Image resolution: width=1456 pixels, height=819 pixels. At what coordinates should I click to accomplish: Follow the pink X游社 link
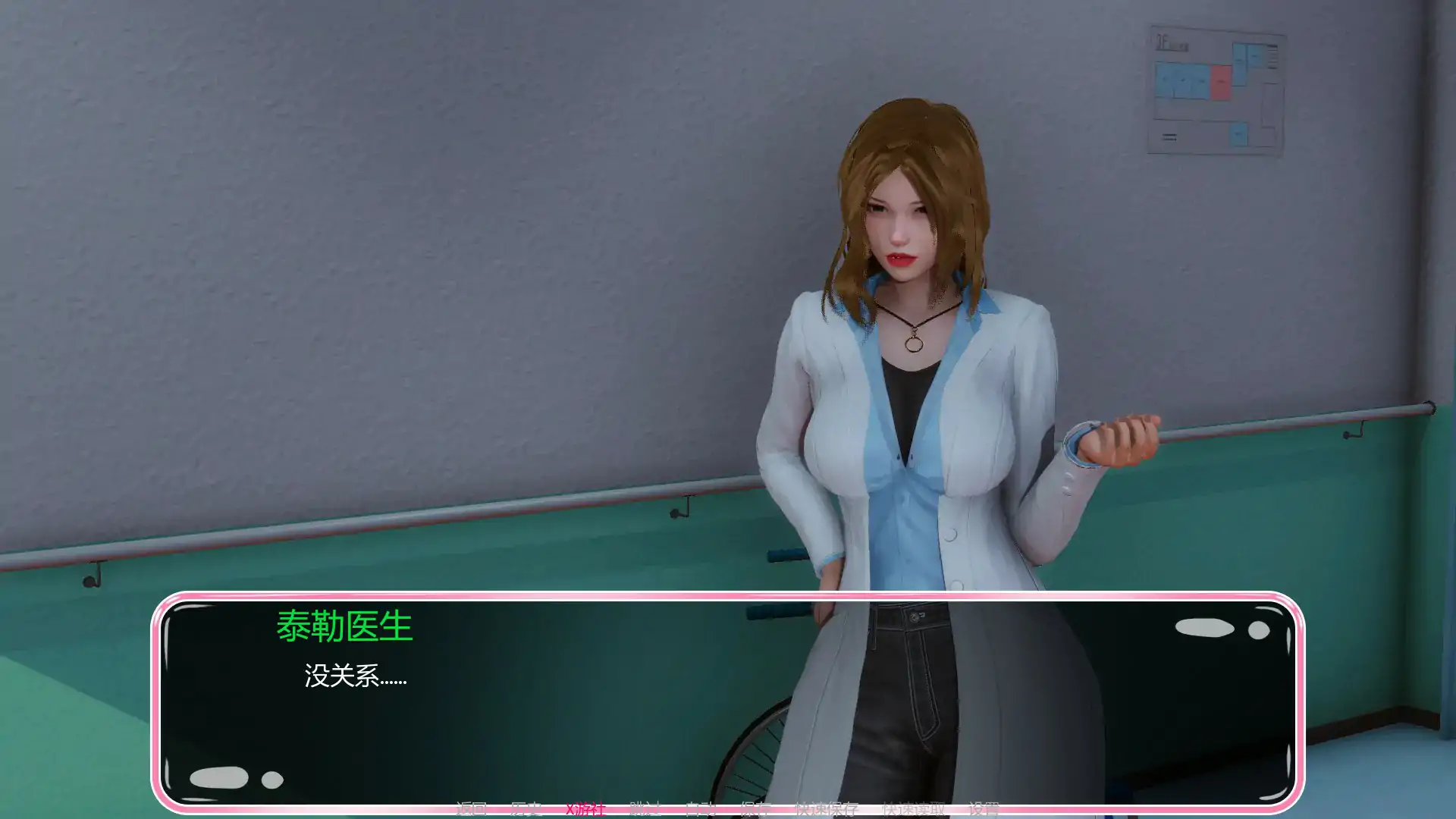[x=585, y=808]
